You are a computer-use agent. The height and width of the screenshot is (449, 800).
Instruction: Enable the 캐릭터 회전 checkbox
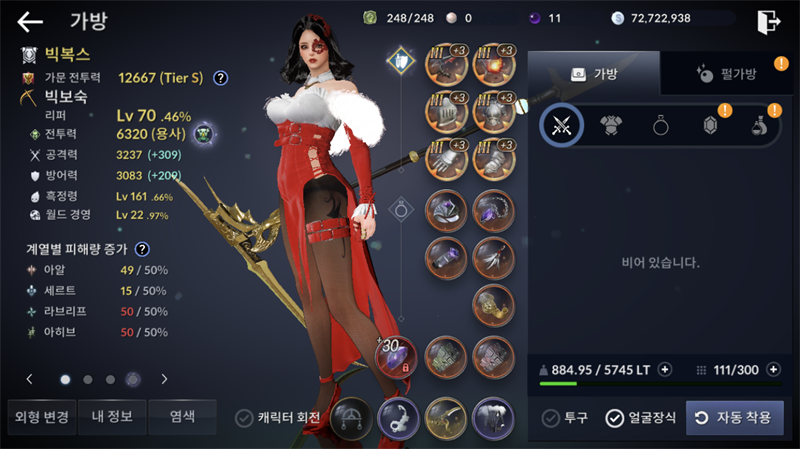(x=244, y=418)
